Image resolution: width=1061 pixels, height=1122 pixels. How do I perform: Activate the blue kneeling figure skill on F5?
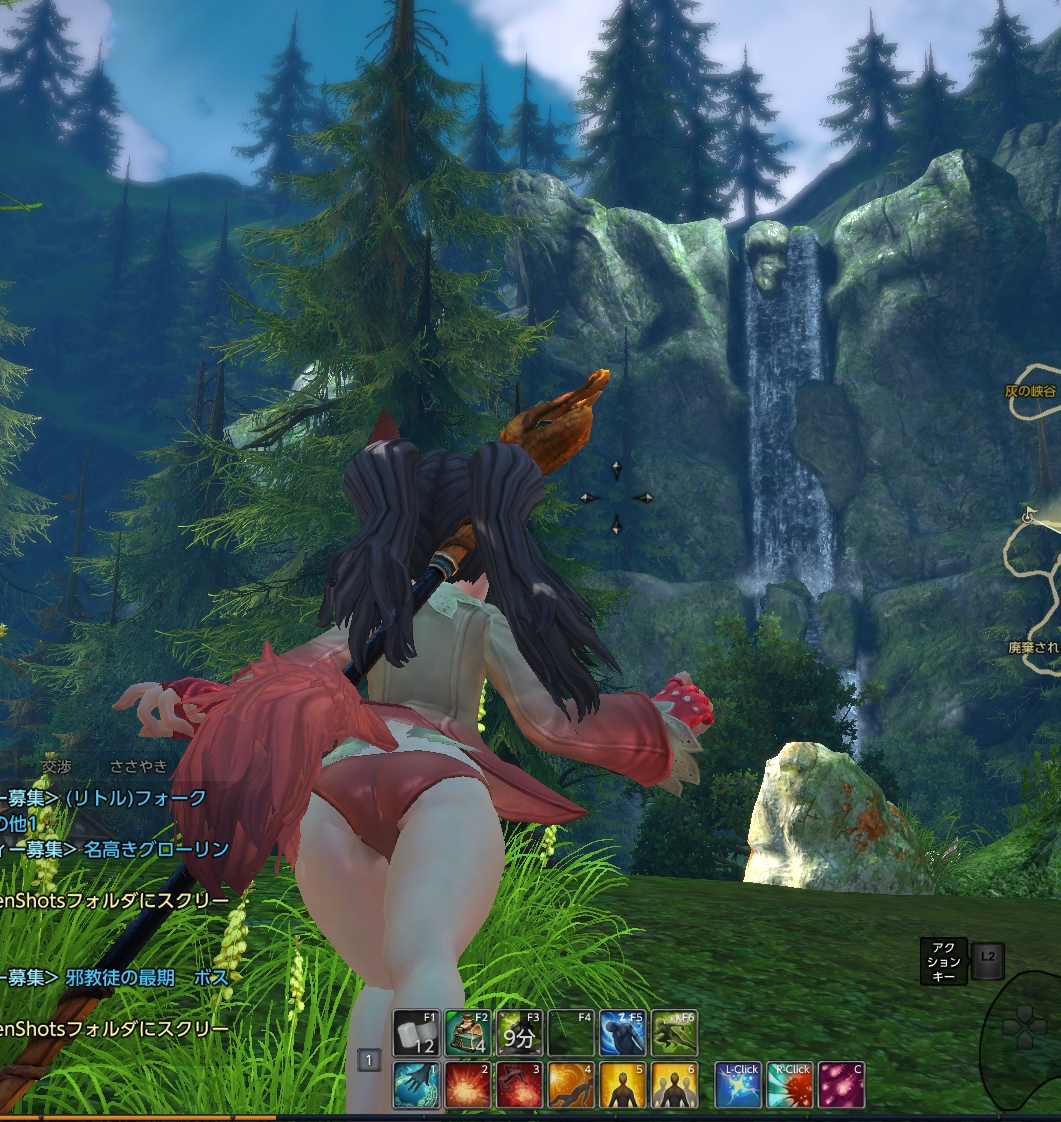pyautogui.click(x=622, y=1034)
